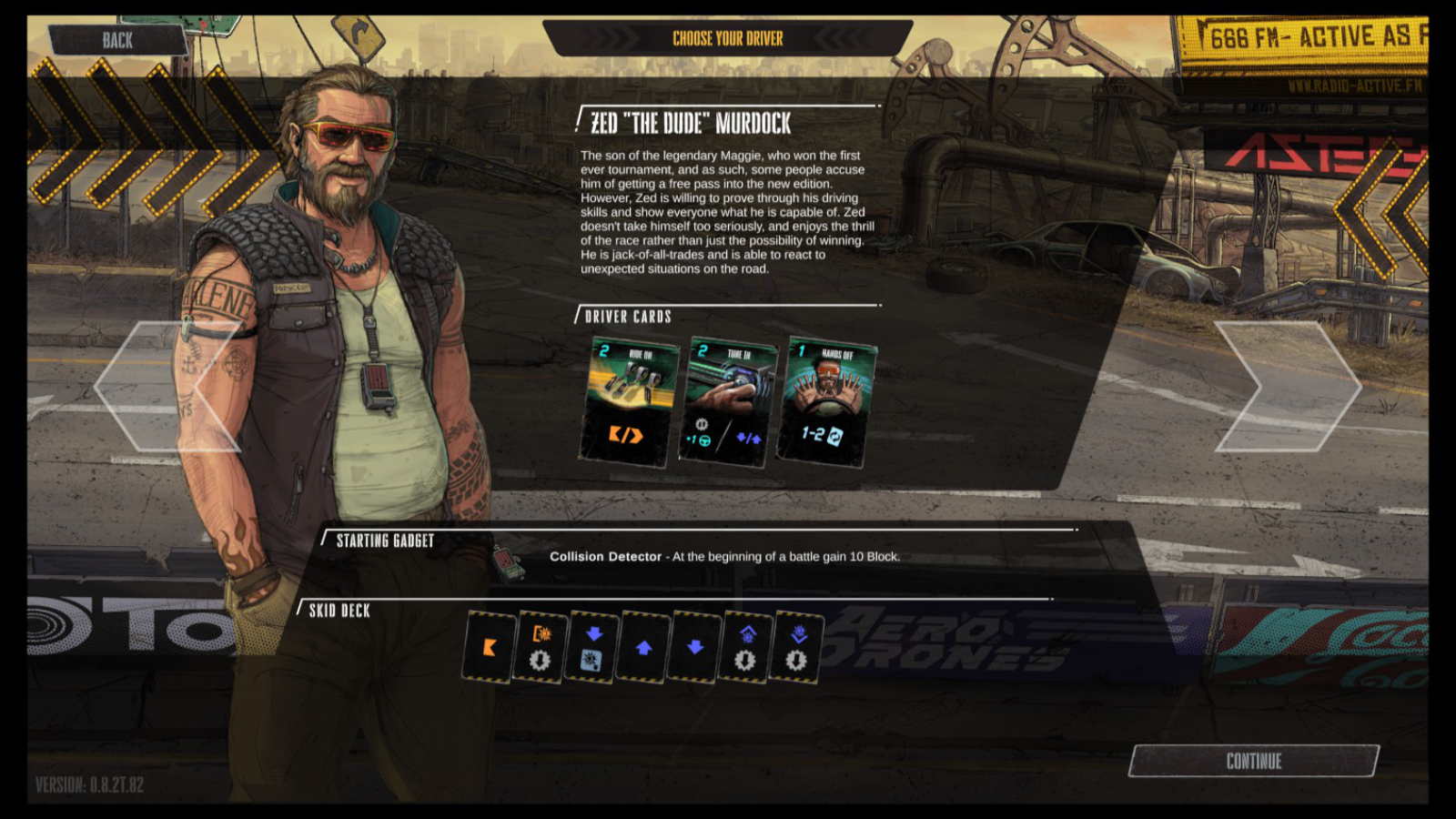
Task: Select the orange flag skid card
Action: [x=488, y=646]
